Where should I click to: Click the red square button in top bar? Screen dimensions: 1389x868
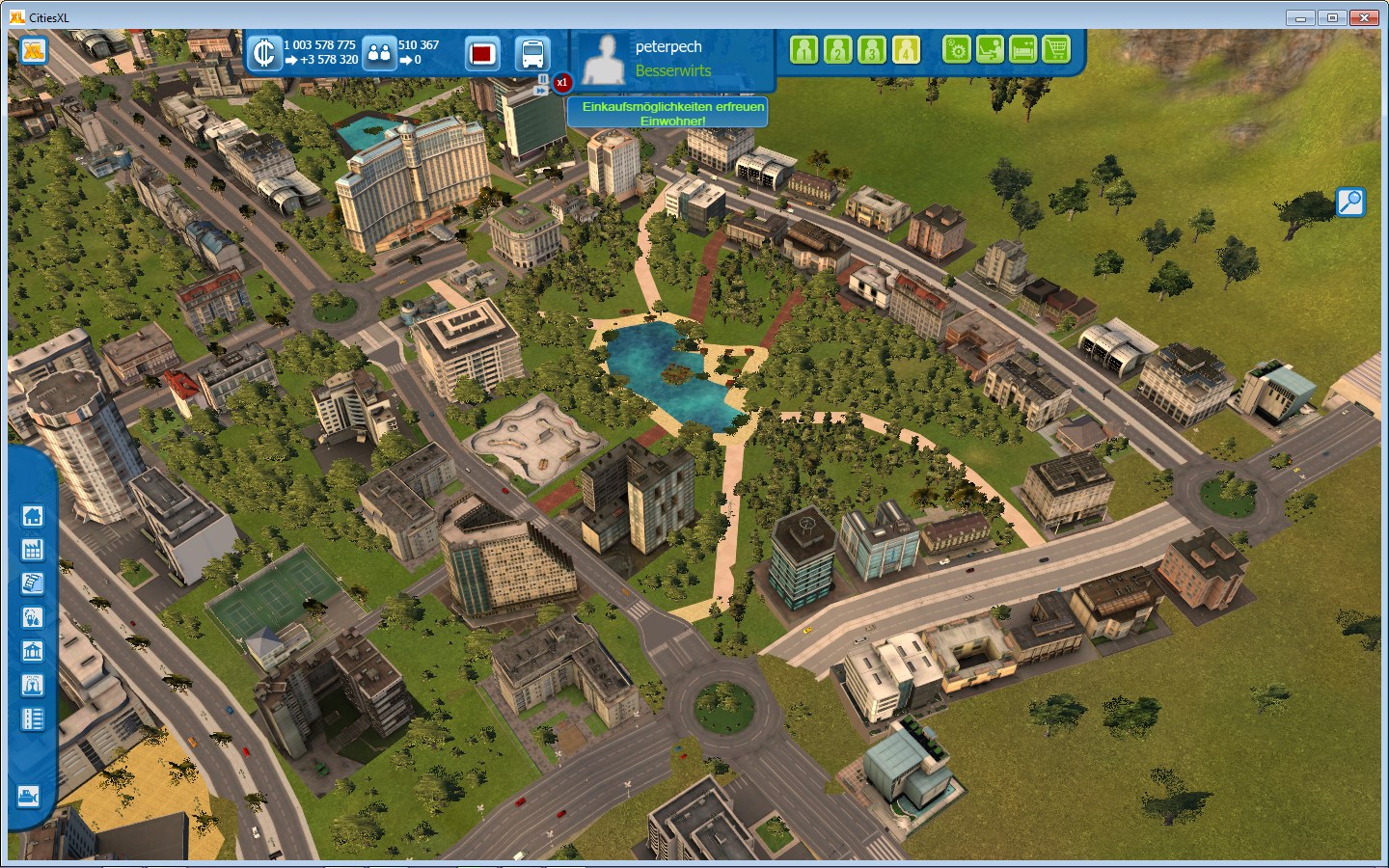482,53
